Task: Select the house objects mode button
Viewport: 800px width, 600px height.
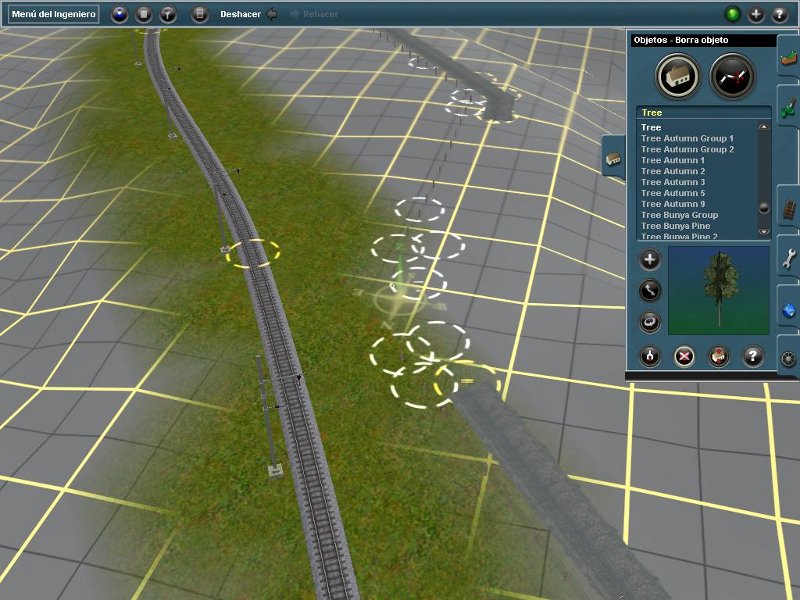Action: pos(677,76)
